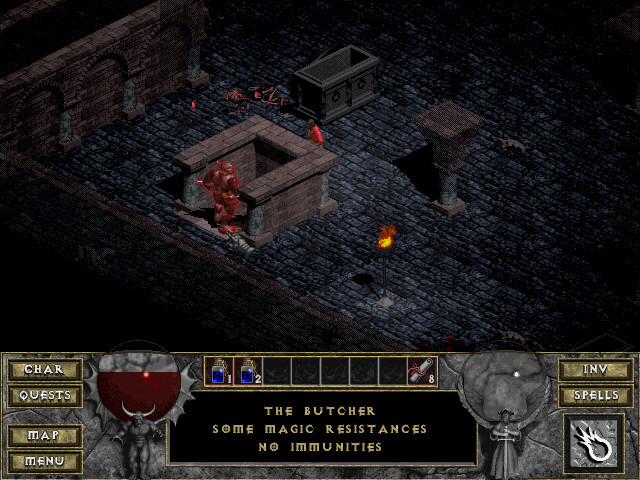
Task: Read the scroll in belt slot 8
Action: tap(421, 371)
